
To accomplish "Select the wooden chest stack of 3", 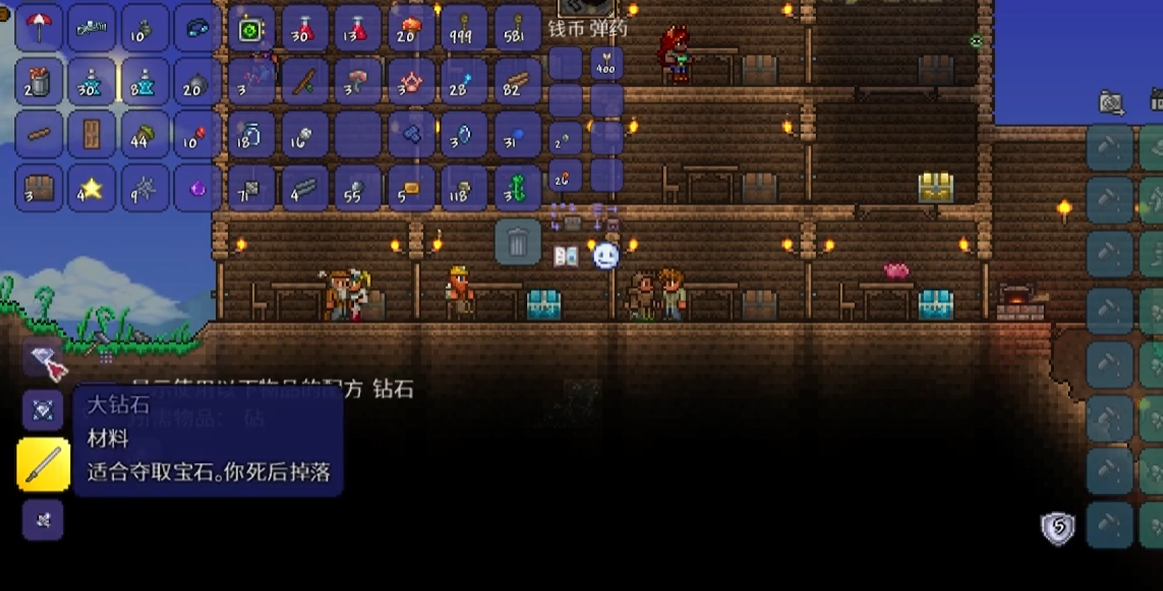I will [39, 187].
